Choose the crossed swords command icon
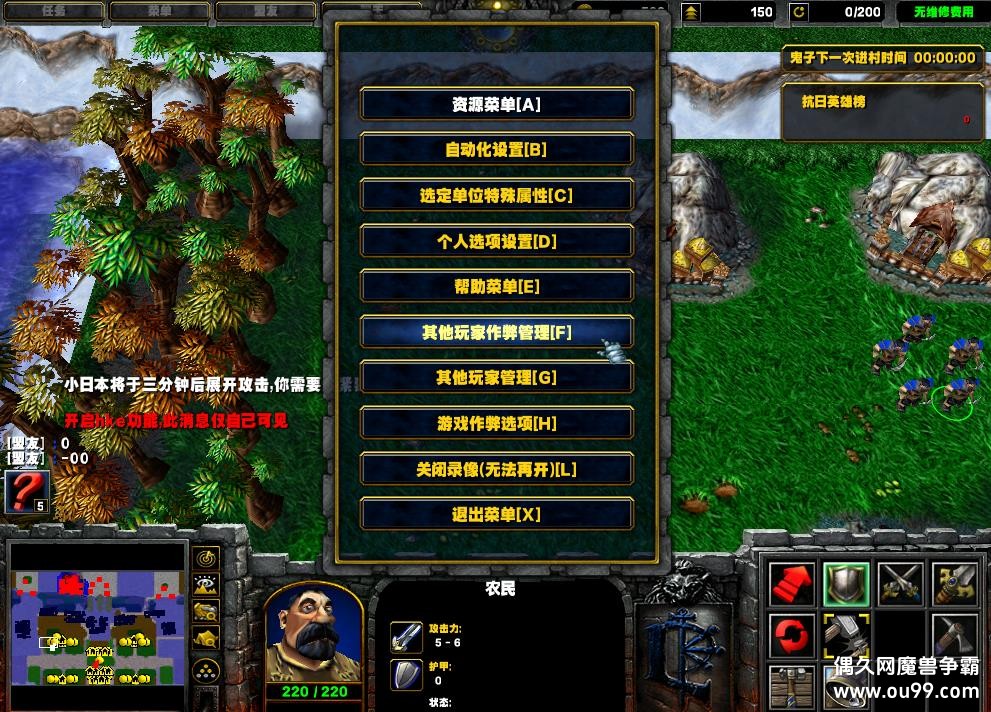991x712 pixels. click(x=899, y=584)
